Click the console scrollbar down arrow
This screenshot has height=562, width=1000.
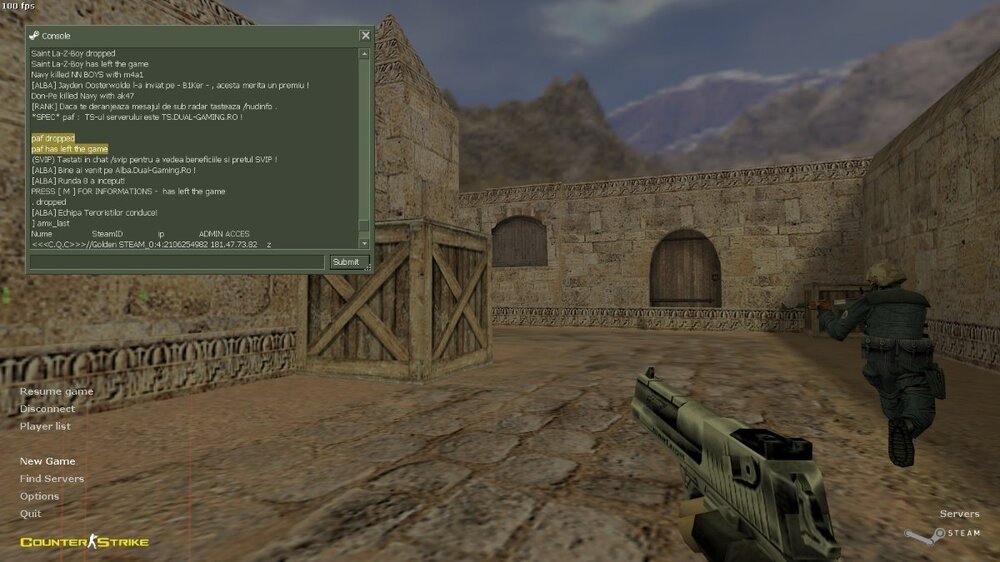(x=365, y=243)
